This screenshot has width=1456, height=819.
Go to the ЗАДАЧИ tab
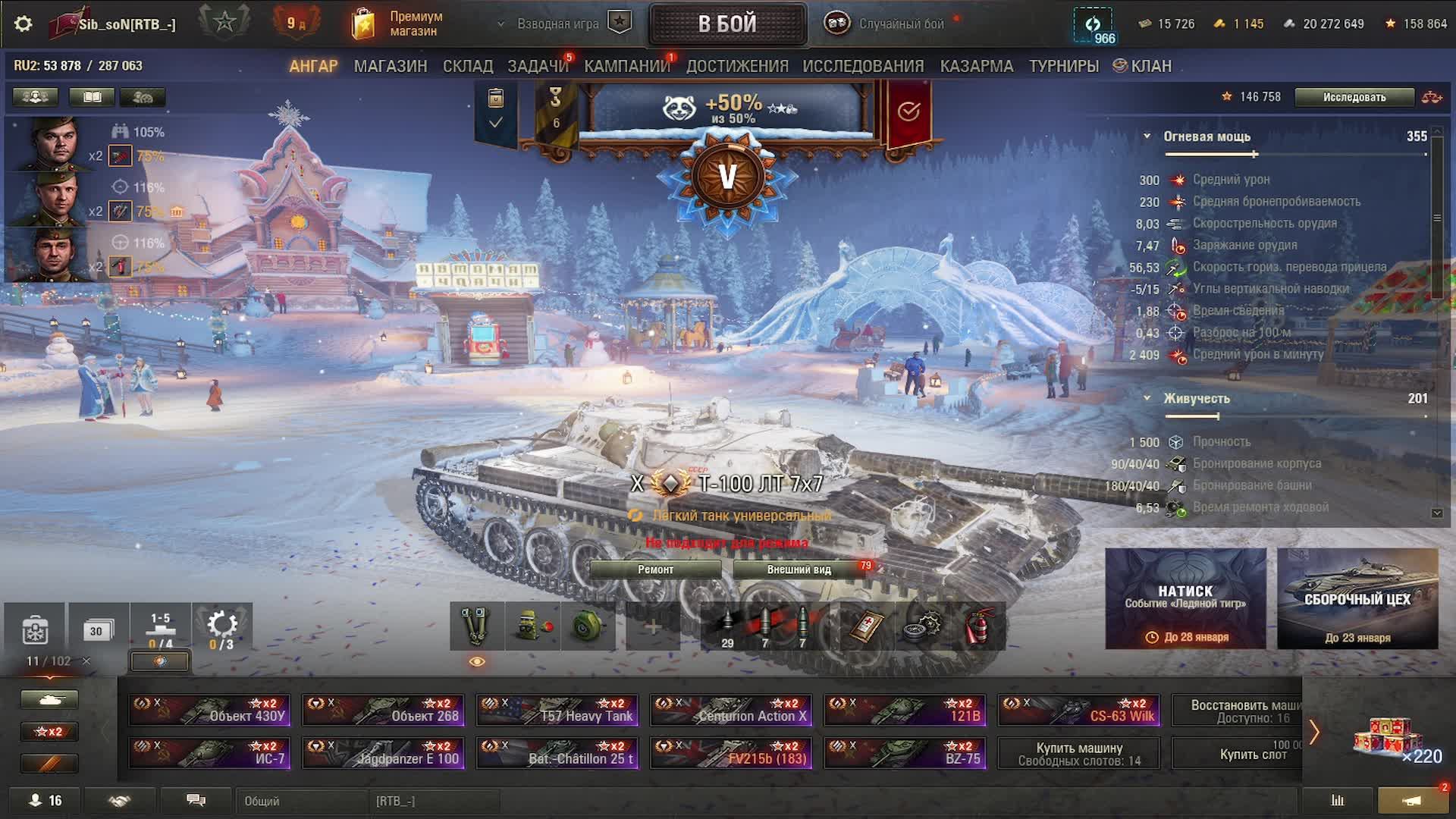coord(538,67)
